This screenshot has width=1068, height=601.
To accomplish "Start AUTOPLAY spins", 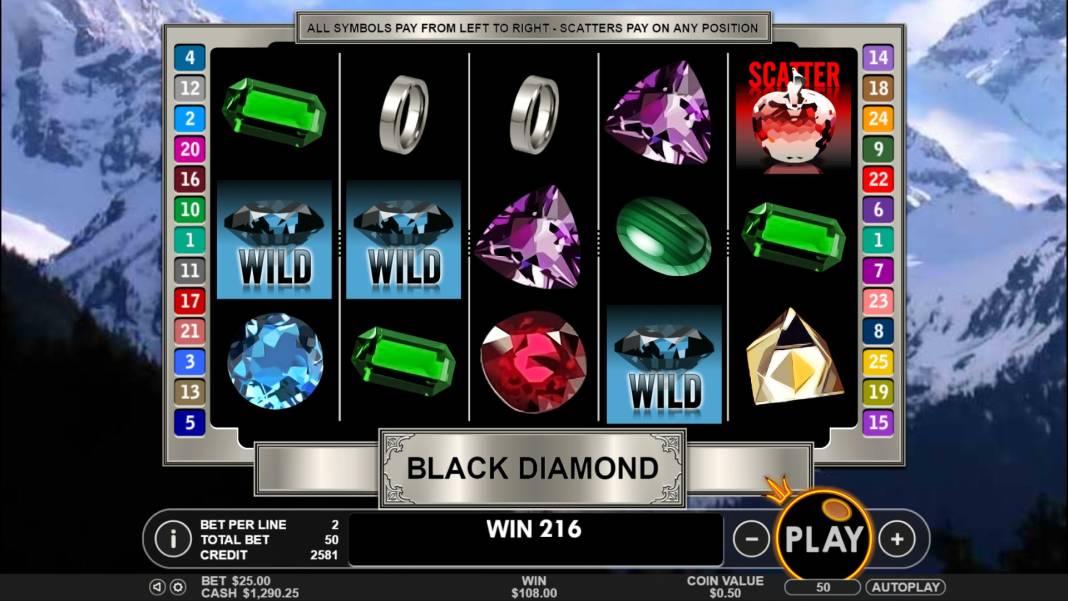I will pyautogui.click(x=905, y=587).
